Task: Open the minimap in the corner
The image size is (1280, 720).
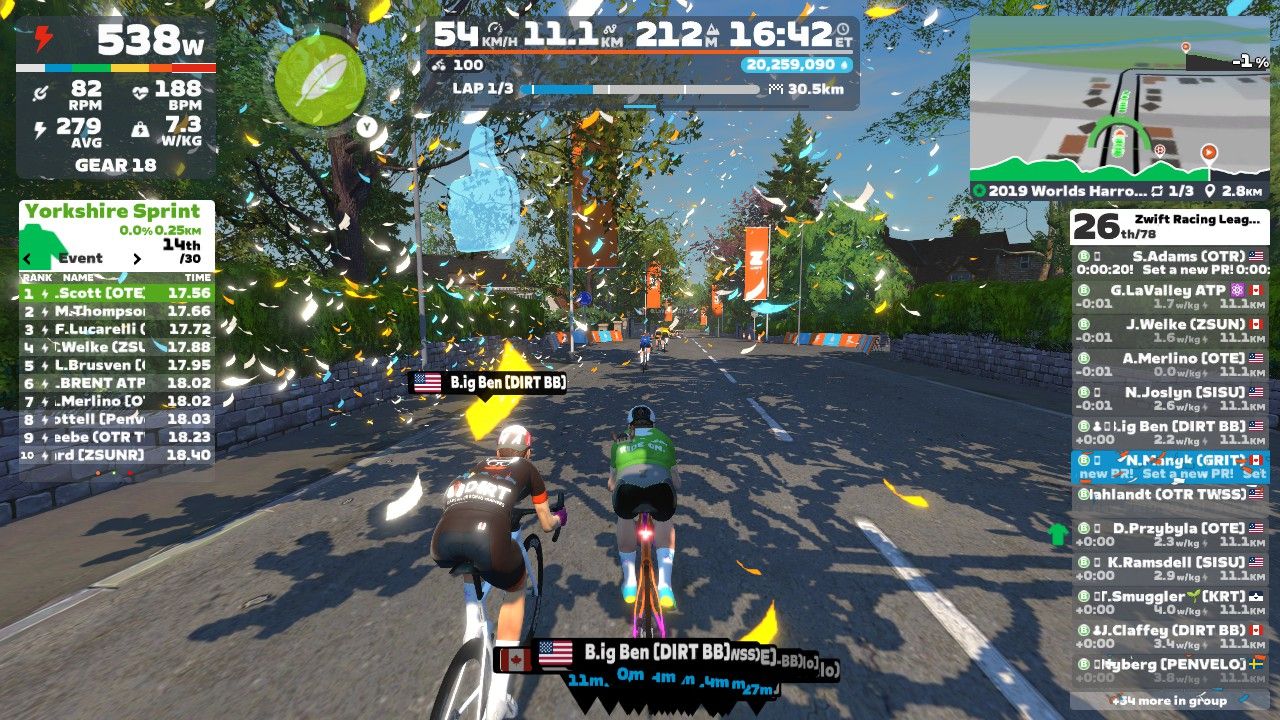Action: (1118, 105)
